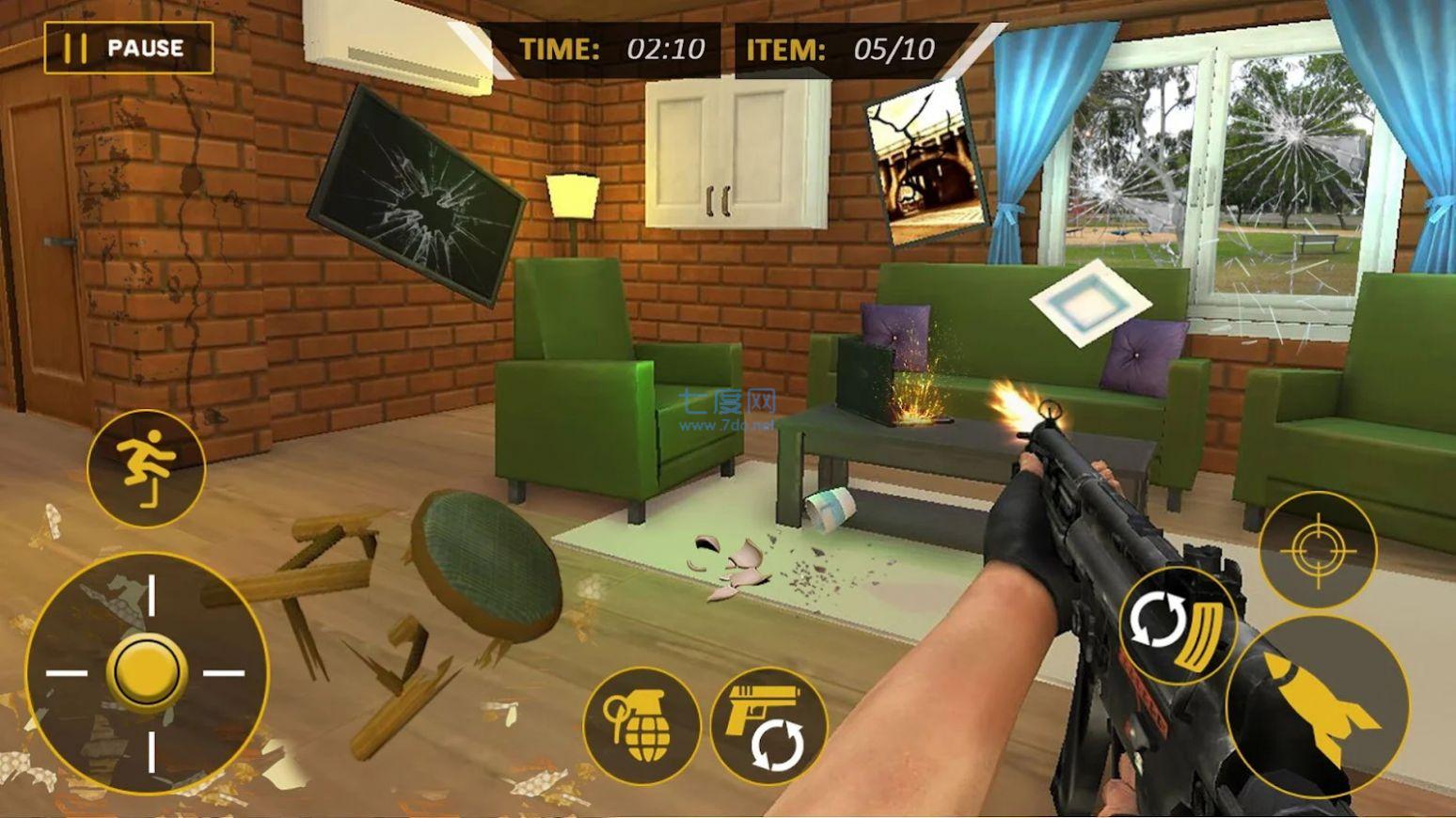Tap the pause bars icon in the PAUSE button
Image resolution: width=1456 pixels, height=818 pixels.
click(77, 46)
